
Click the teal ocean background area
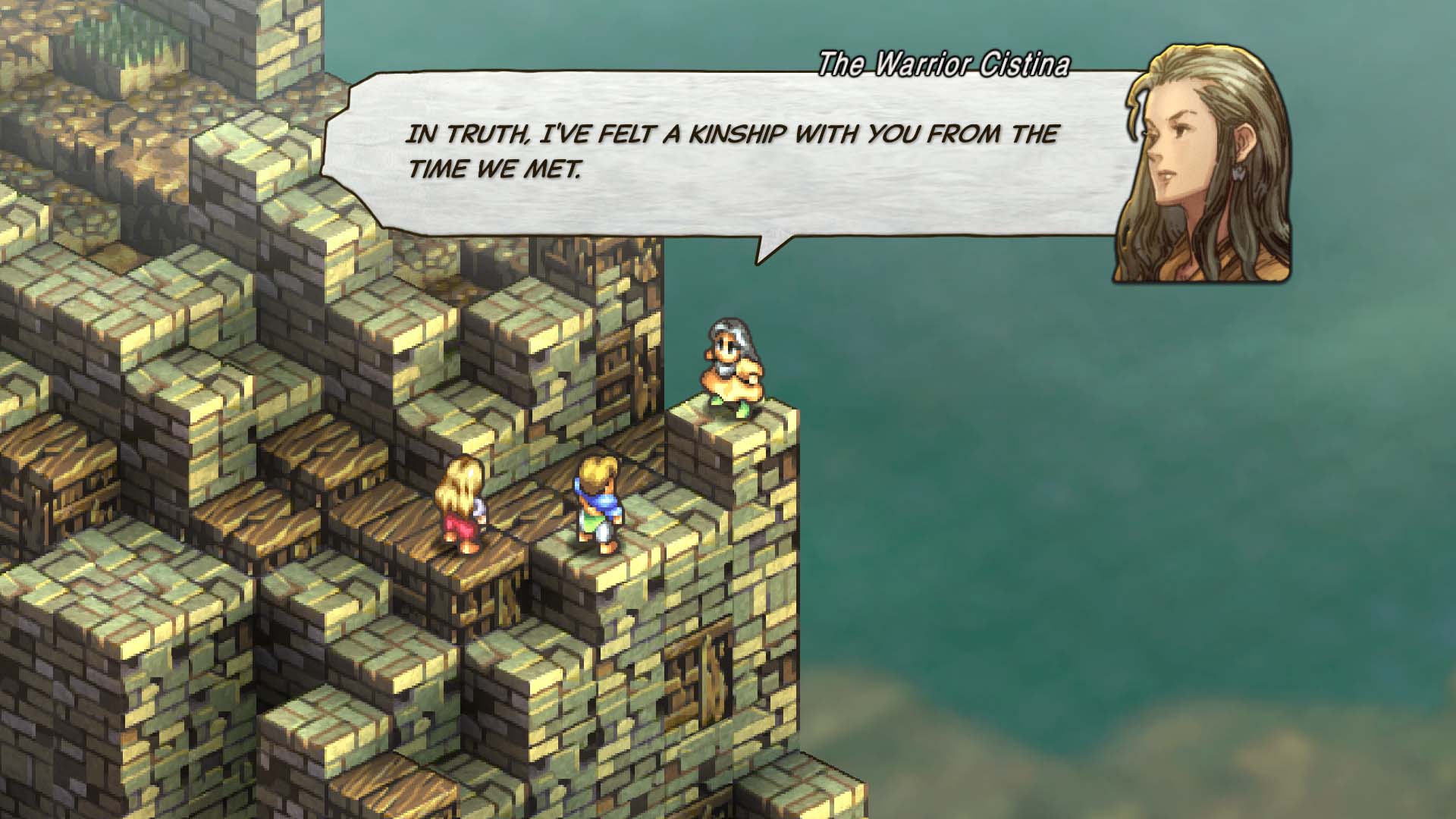(x=1137, y=531)
